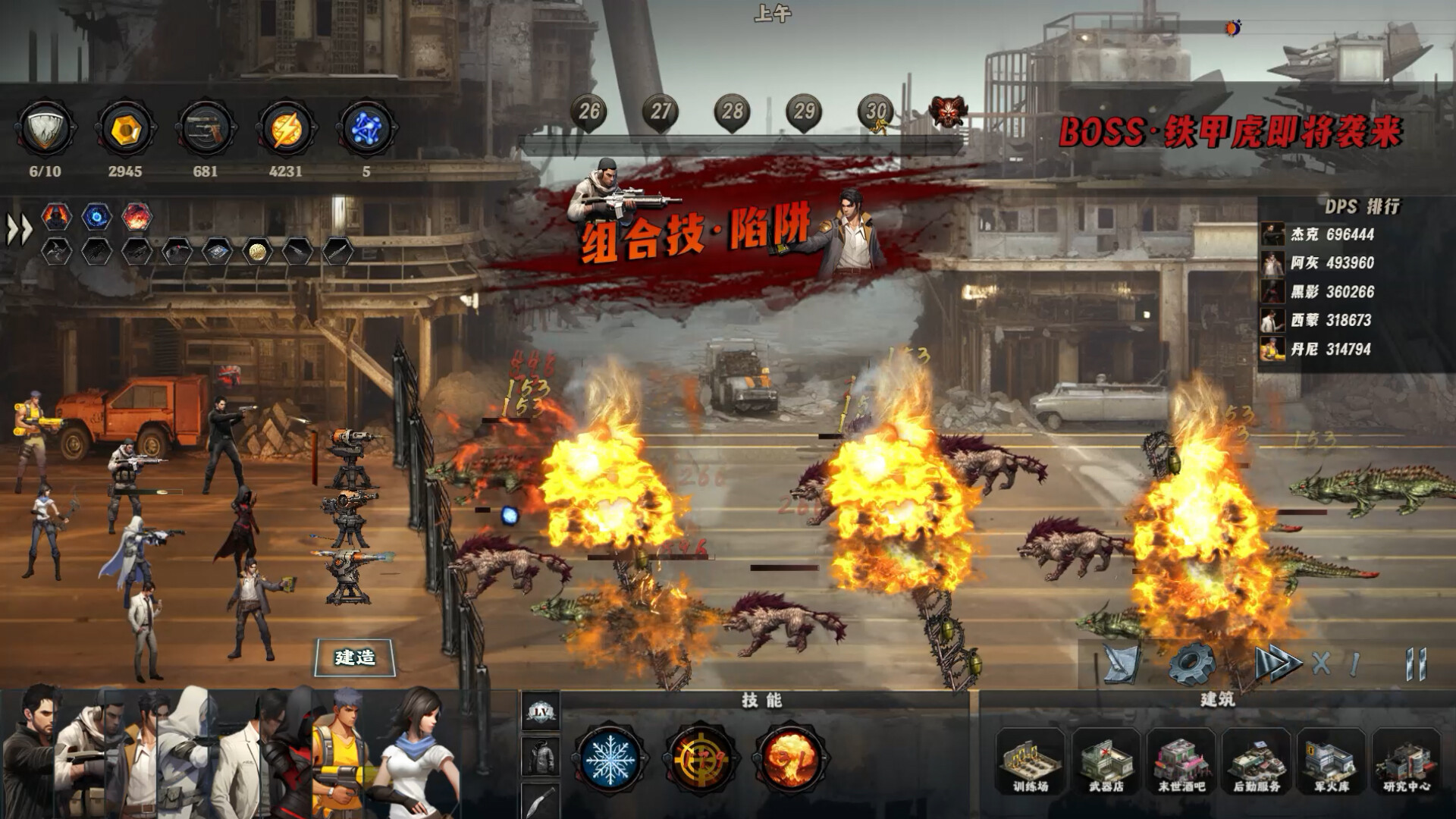Select the gold coin item slot
Screen dimensions: 1456x819
pyautogui.click(x=257, y=252)
